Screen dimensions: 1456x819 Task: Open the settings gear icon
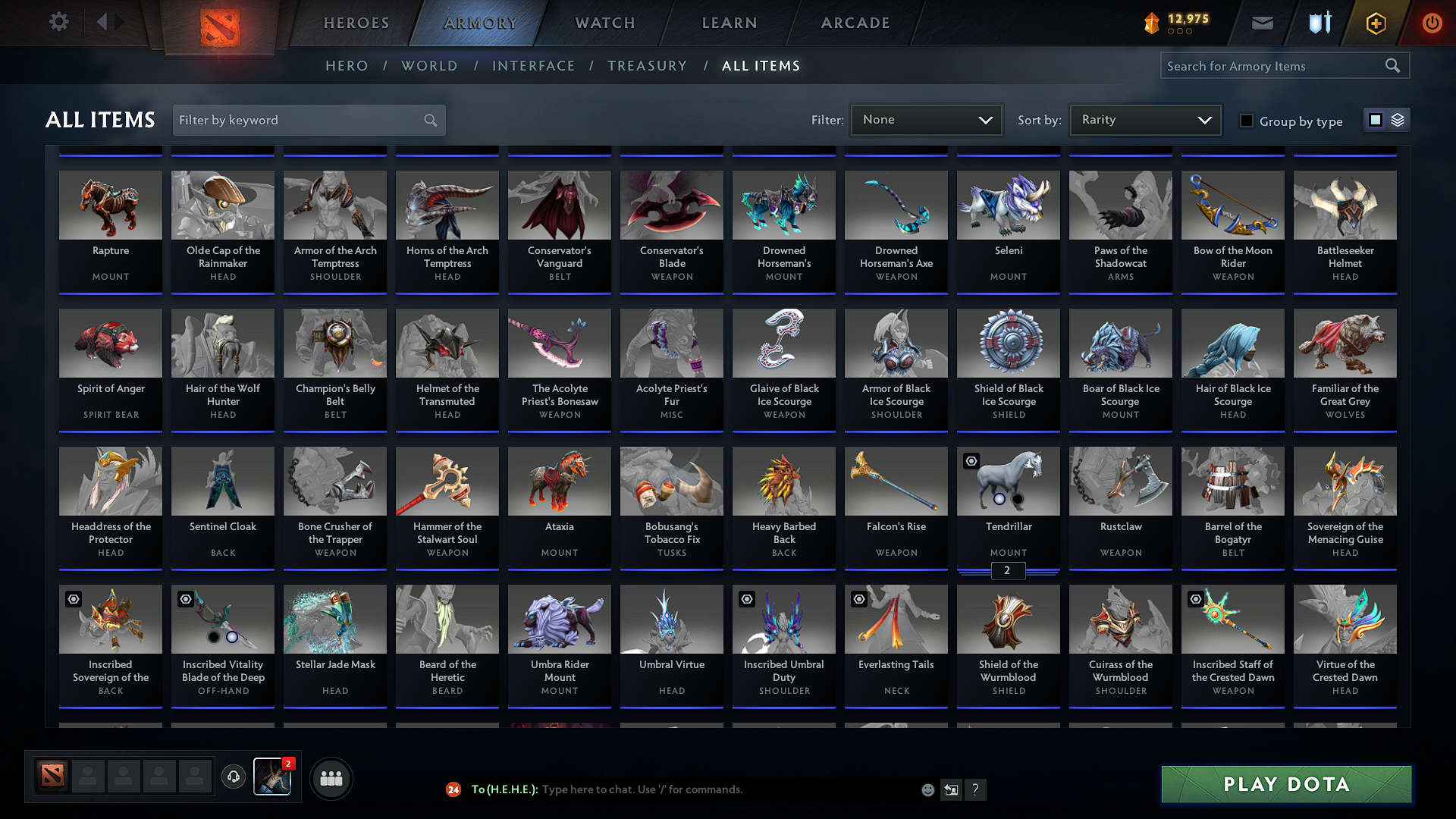click(x=58, y=22)
